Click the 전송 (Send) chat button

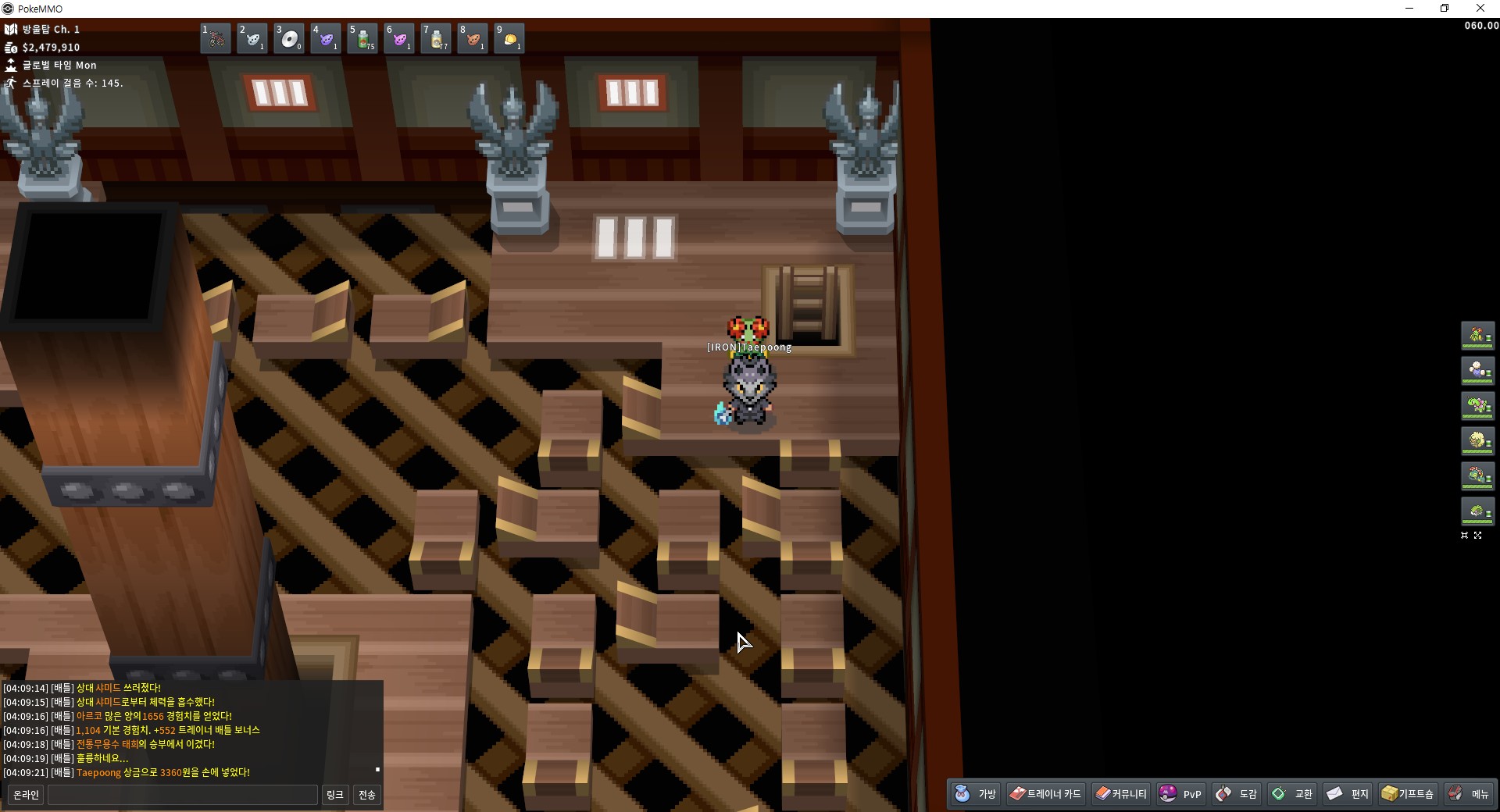click(366, 795)
